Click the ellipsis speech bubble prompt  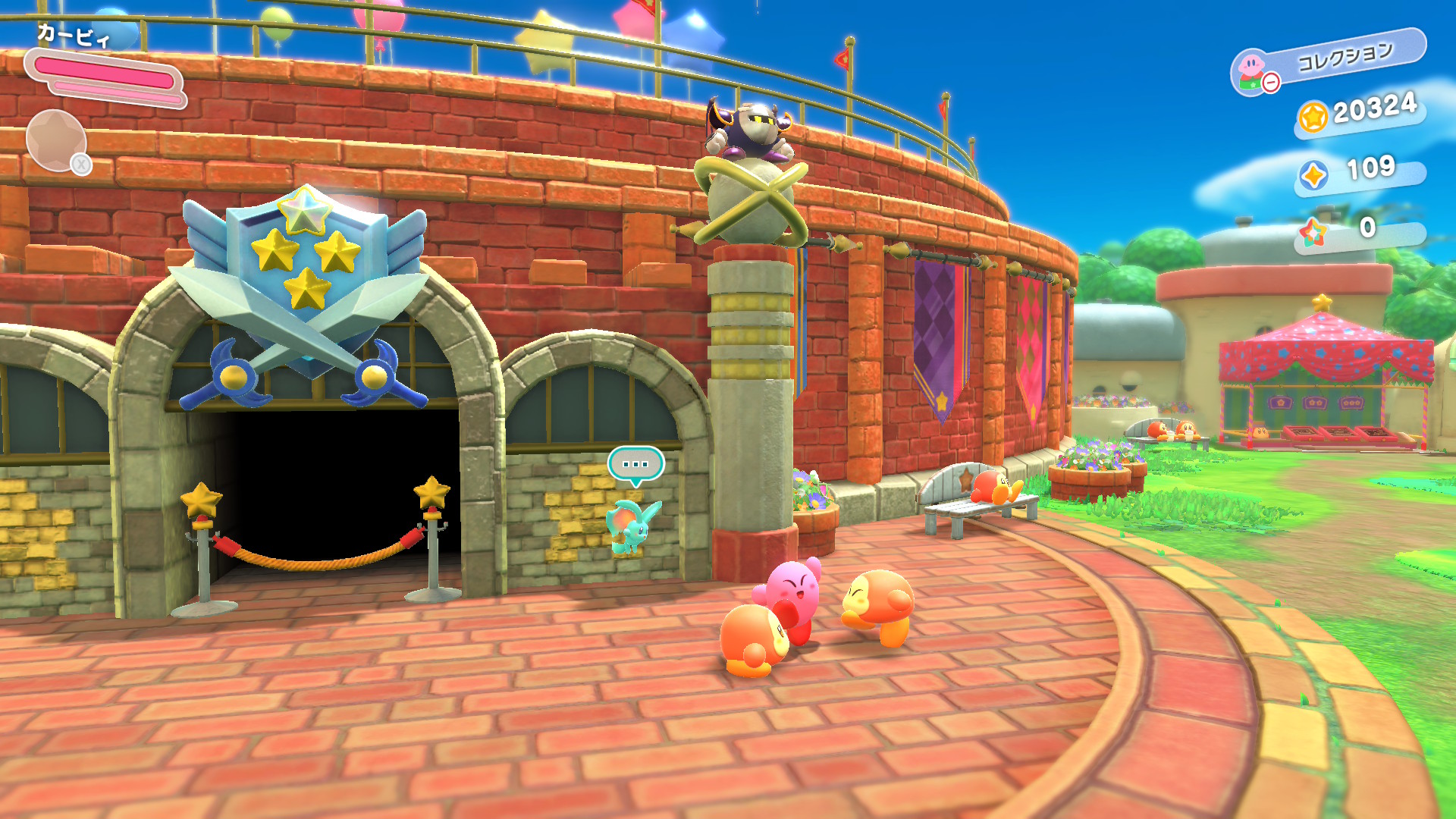pos(635,464)
